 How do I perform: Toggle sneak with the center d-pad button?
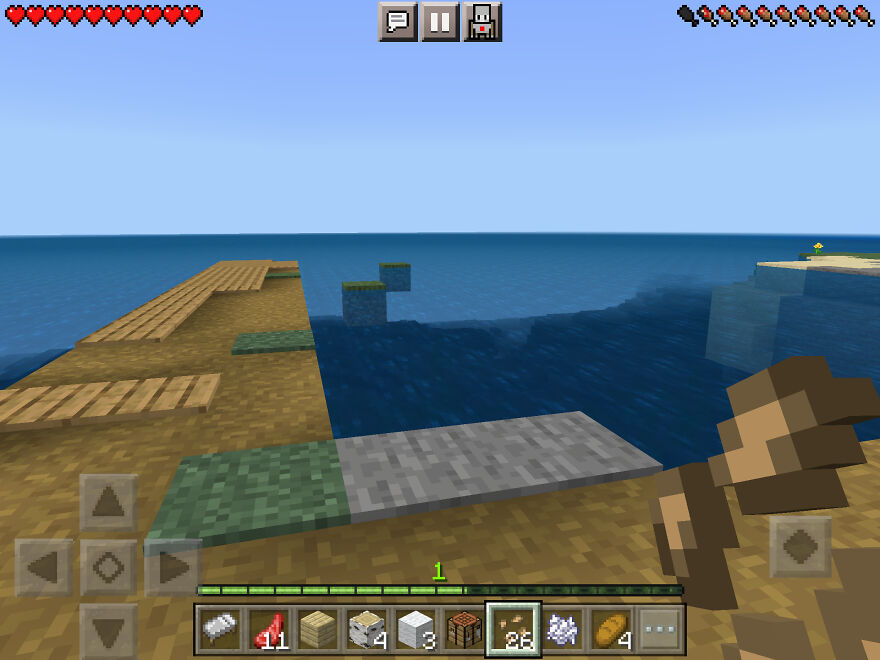(x=108, y=568)
